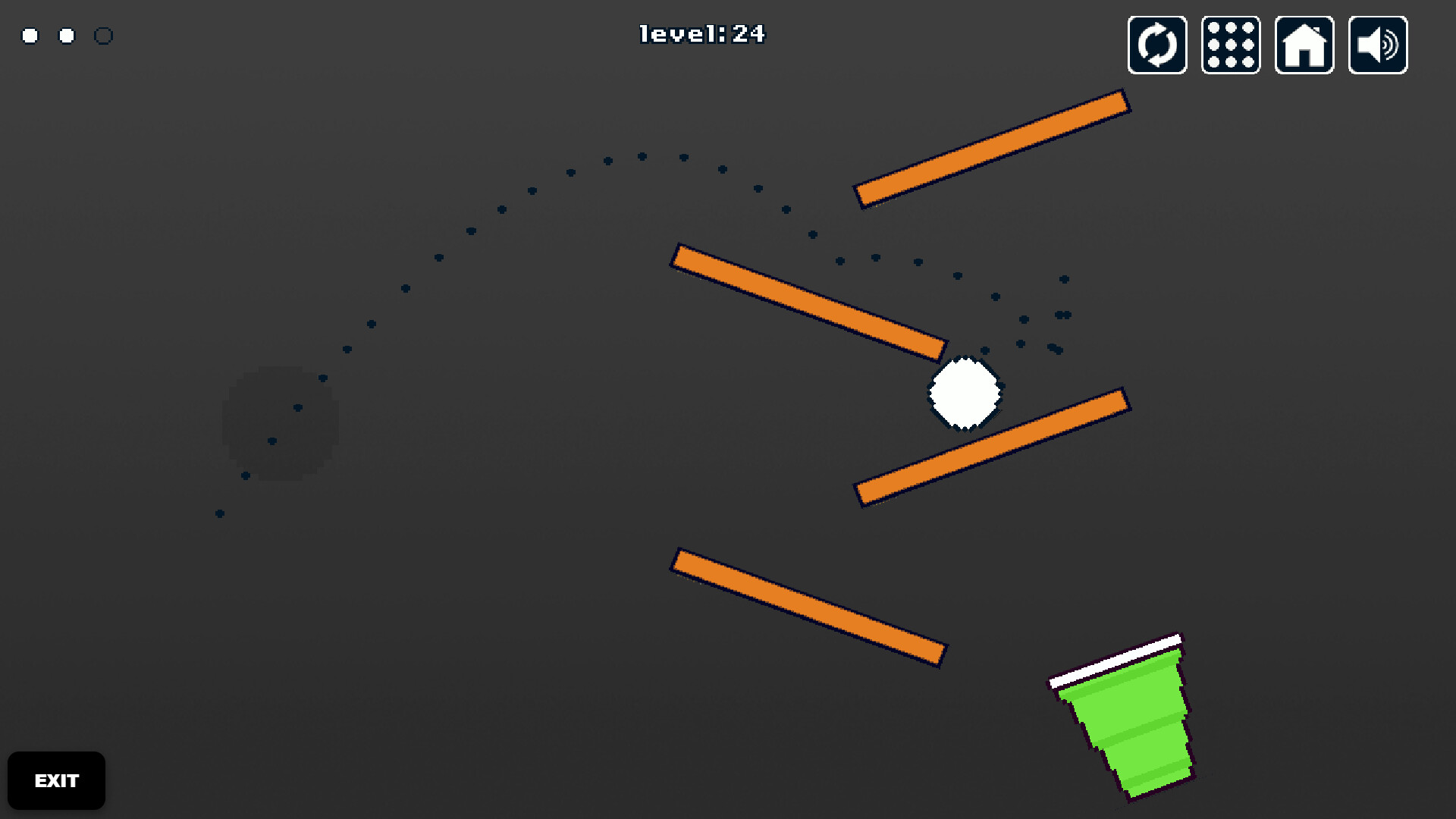Click the white ball

(x=964, y=391)
